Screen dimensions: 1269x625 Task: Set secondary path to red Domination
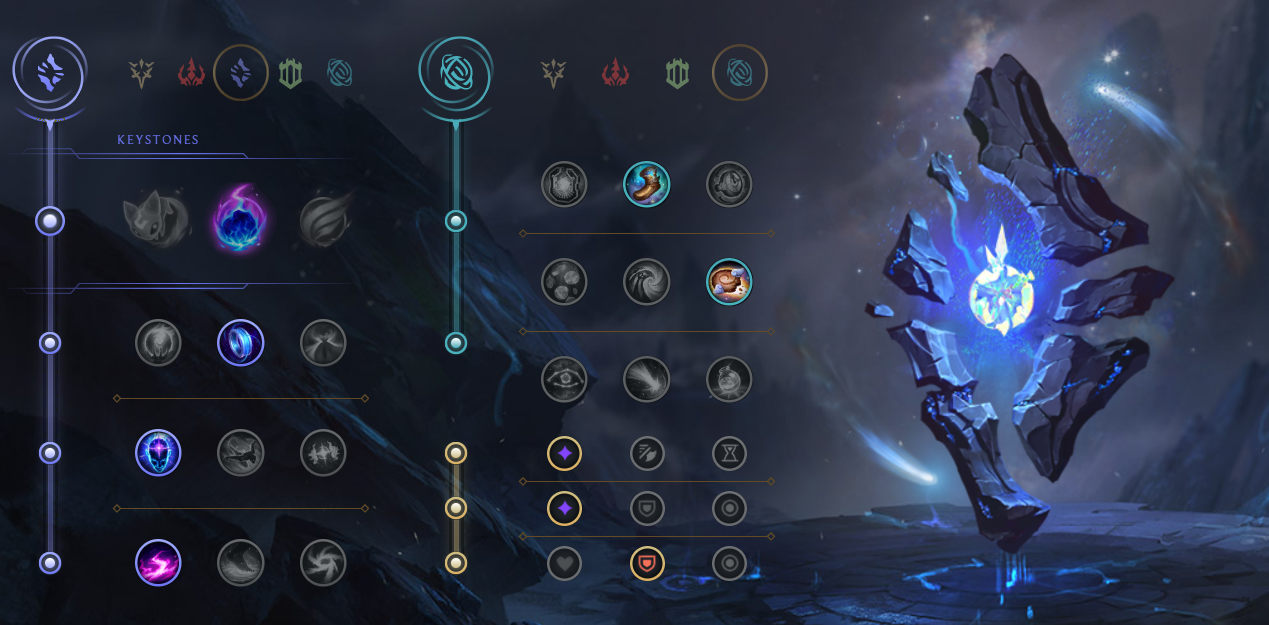pos(615,73)
